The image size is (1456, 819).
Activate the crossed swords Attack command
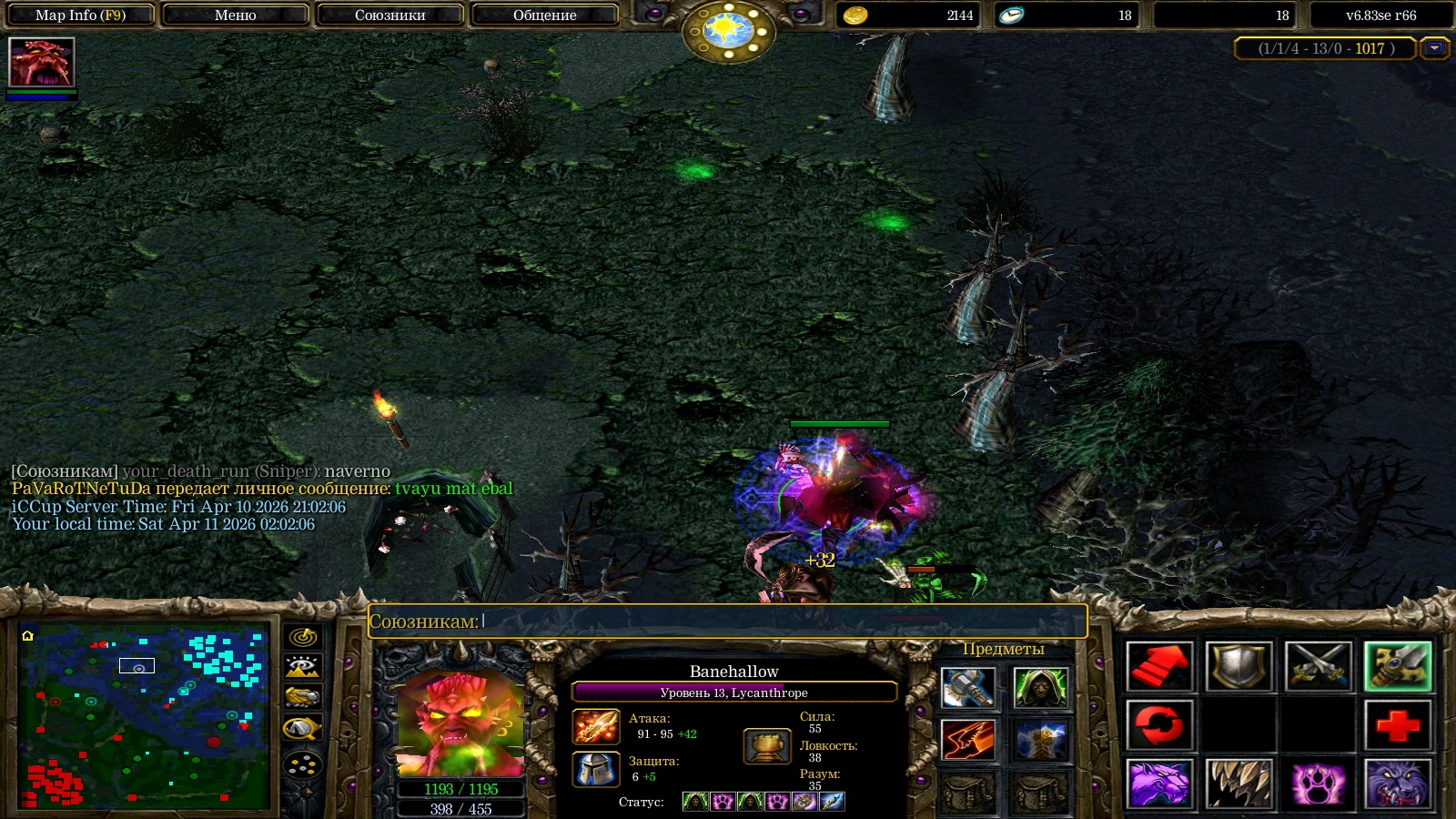pos(1318,667)
